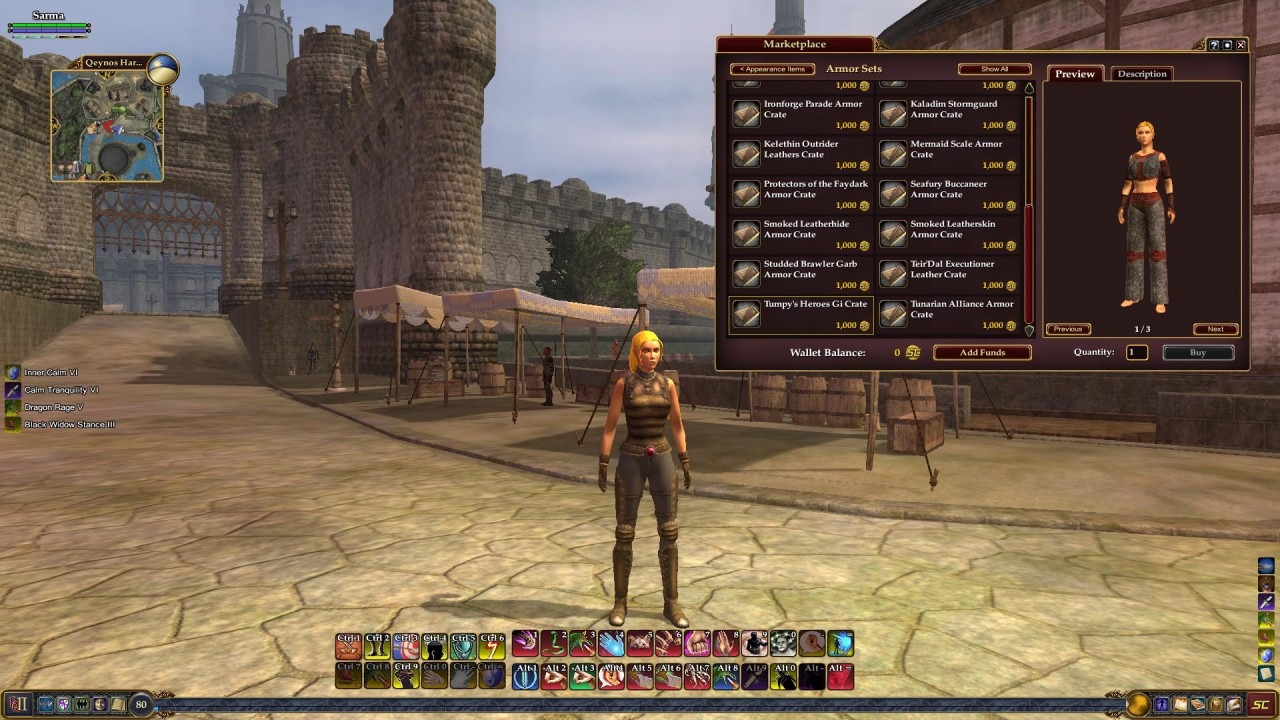Open the group window icon with black figures
This screenshot has width=1280, height=720.
81,704
